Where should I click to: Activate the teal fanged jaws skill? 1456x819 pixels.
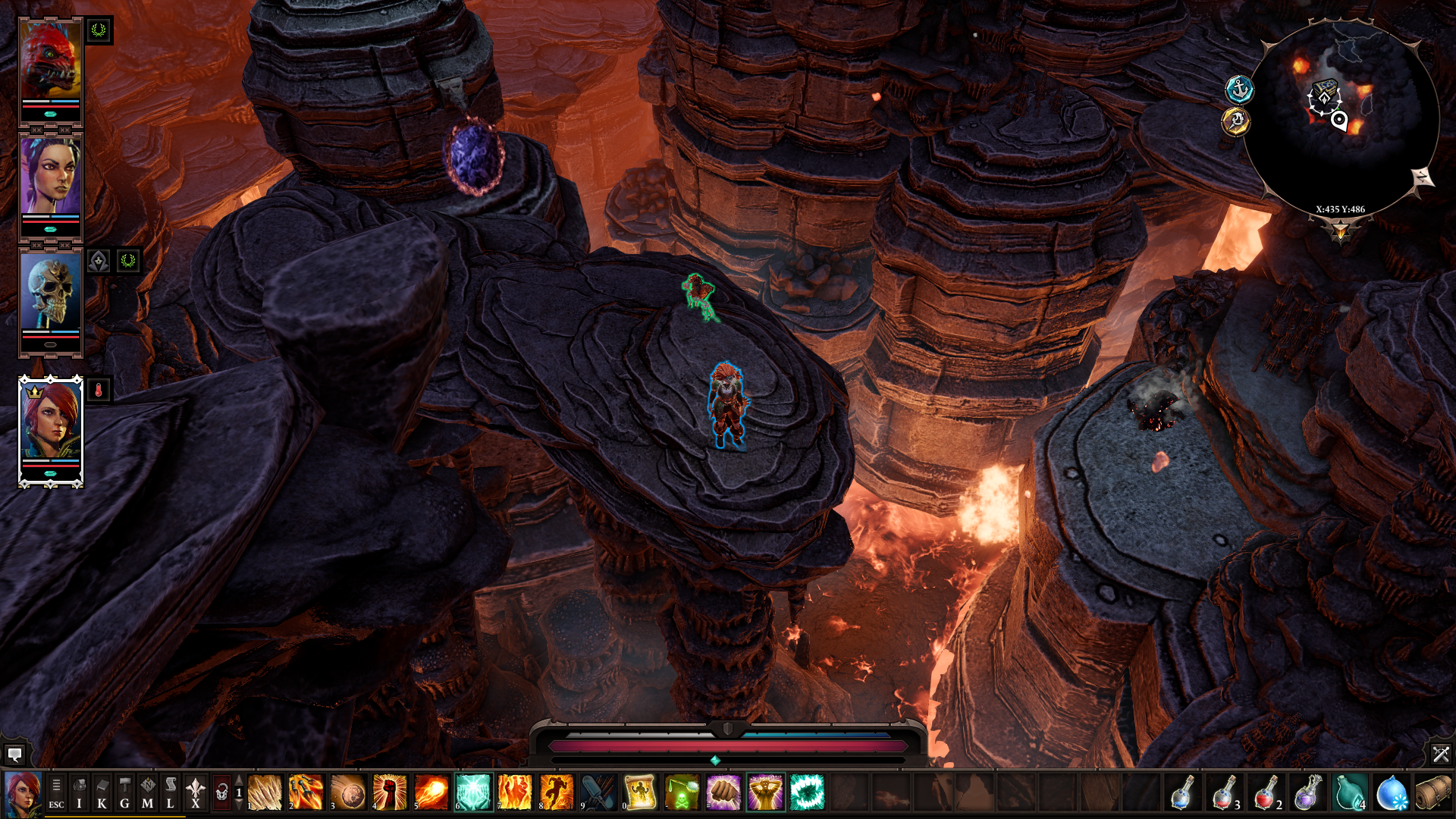(807, 793)
